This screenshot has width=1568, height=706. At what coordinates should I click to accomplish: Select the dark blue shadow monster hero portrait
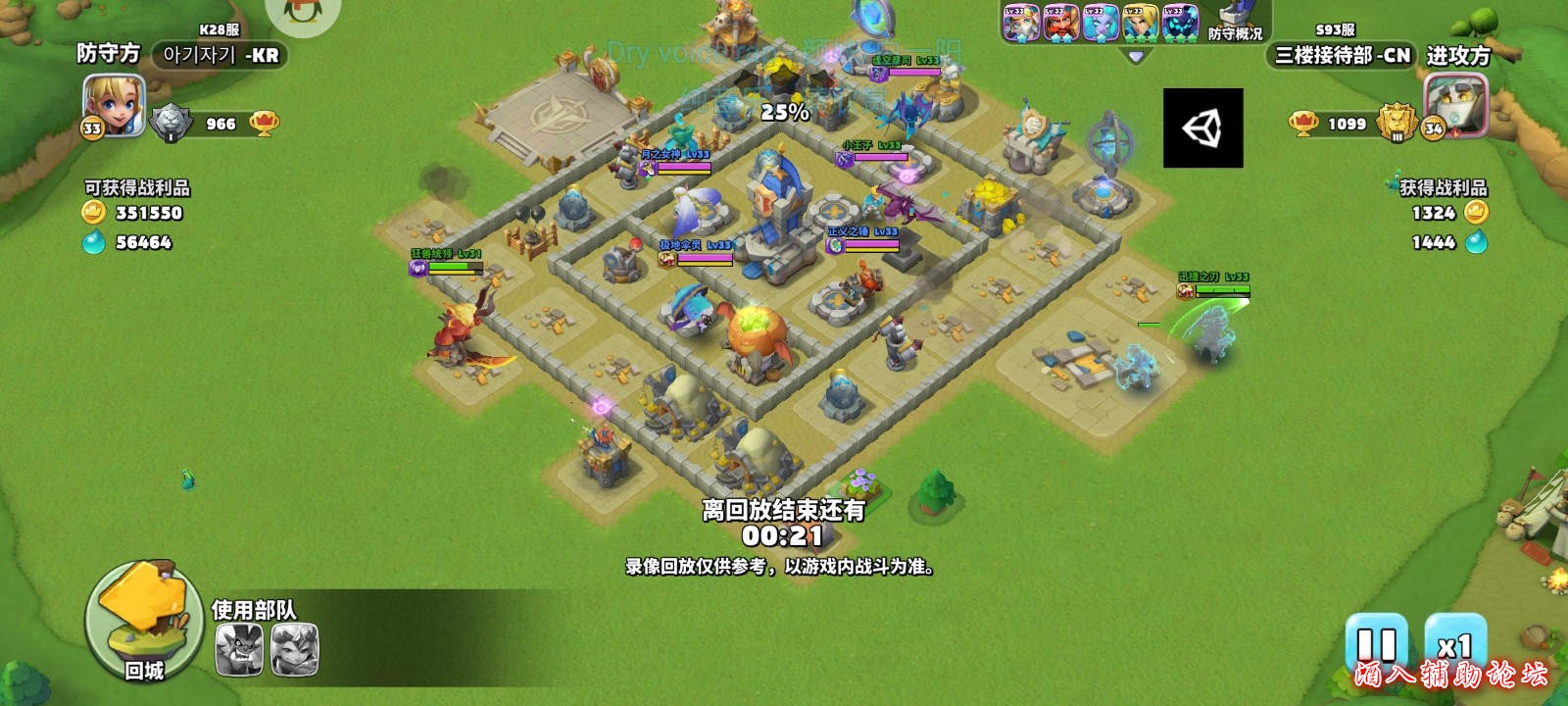pyautogui.click(x=1179, y=23)
